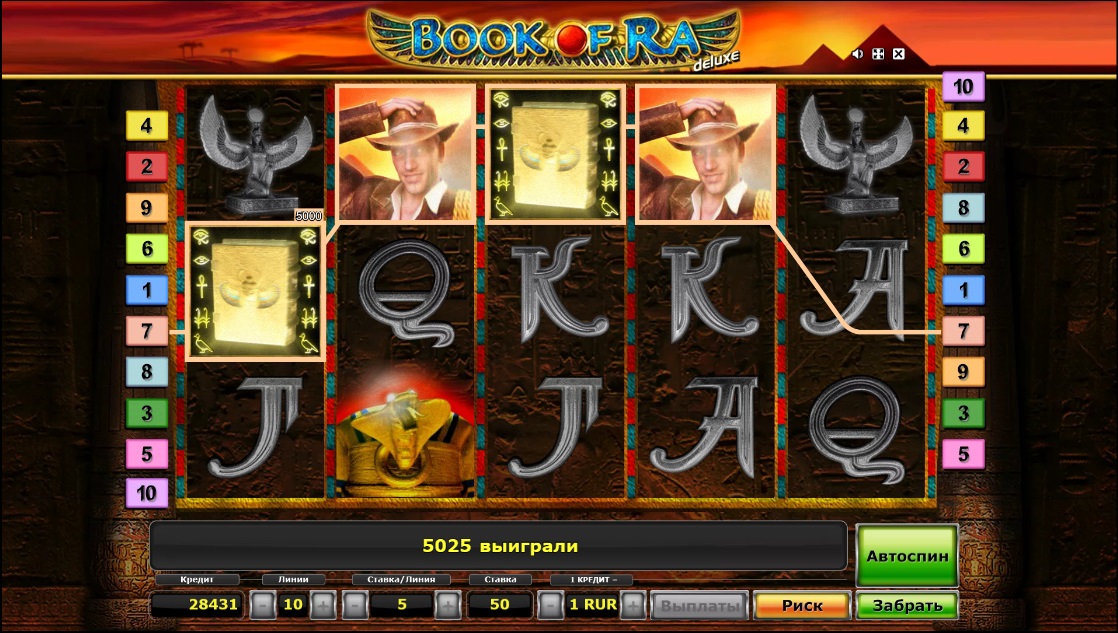
Task: Switch the game to fullscreen
Action: (878, 54)
